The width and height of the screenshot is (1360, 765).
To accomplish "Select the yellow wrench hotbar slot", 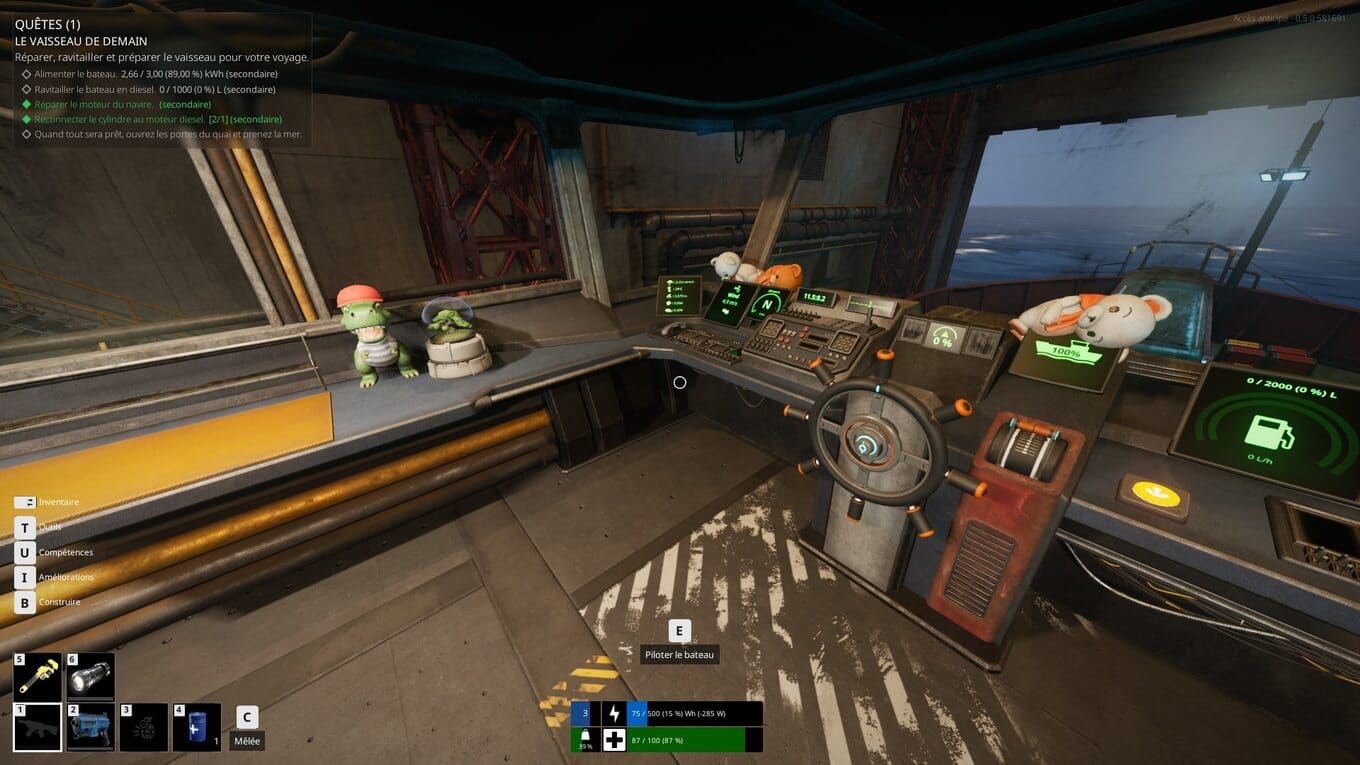I will [38, 677].
